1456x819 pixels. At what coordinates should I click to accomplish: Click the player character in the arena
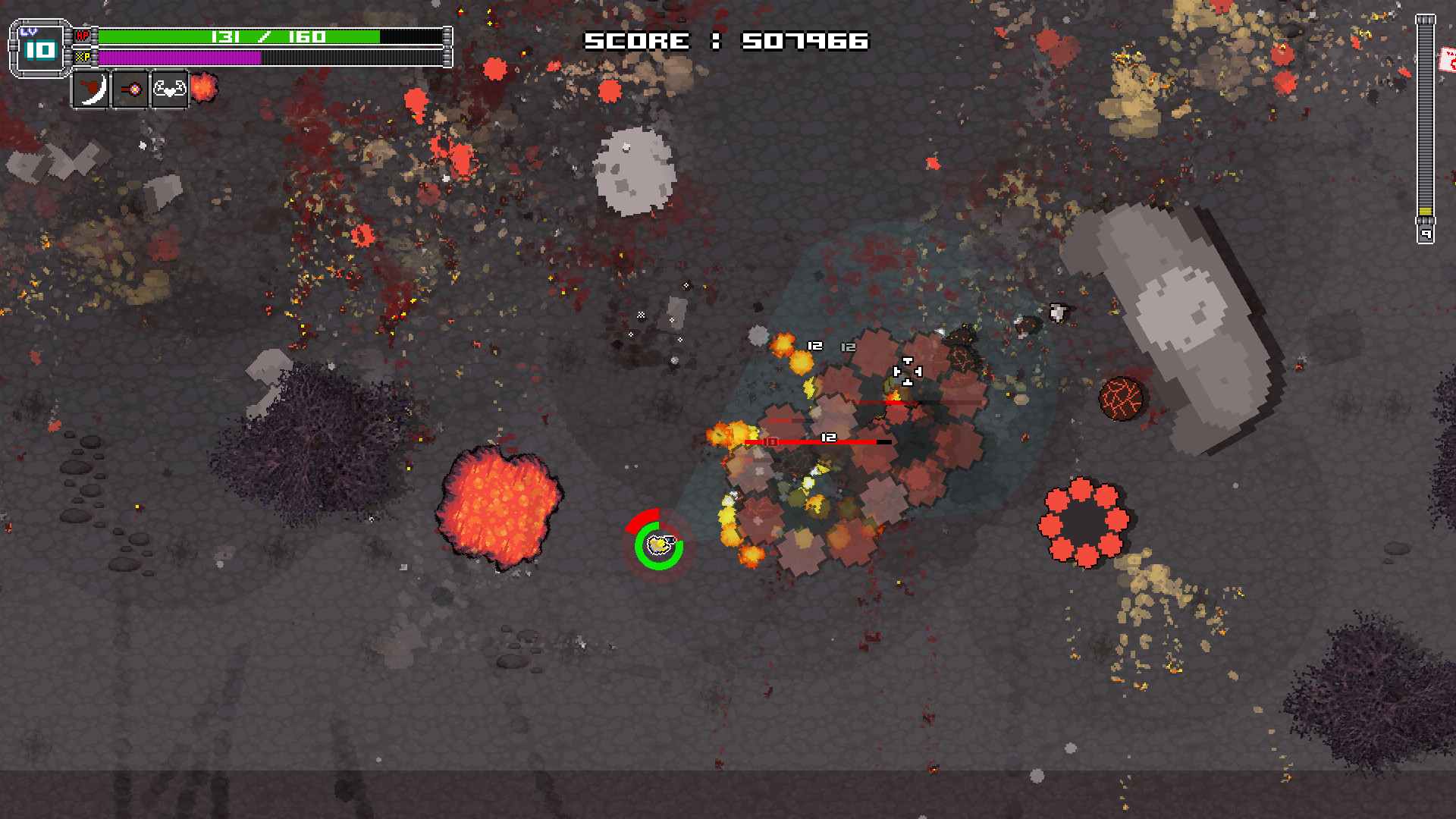click(x=657, y=544)
